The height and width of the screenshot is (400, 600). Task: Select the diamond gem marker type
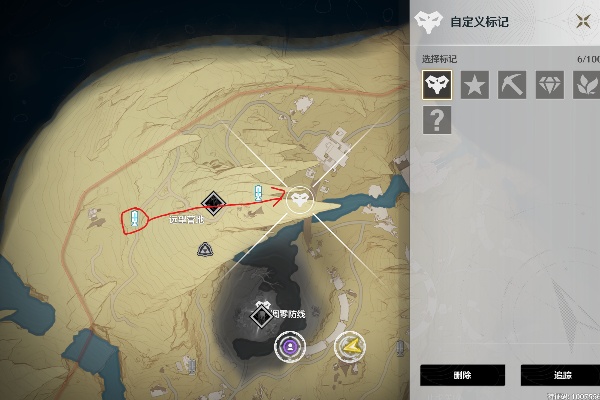pos(549,85)
